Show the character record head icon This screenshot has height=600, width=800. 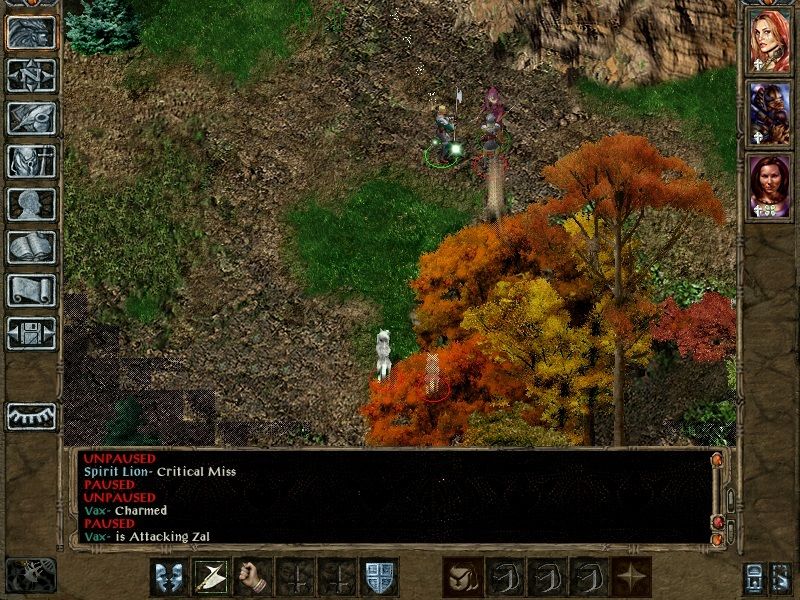[31, 204]
